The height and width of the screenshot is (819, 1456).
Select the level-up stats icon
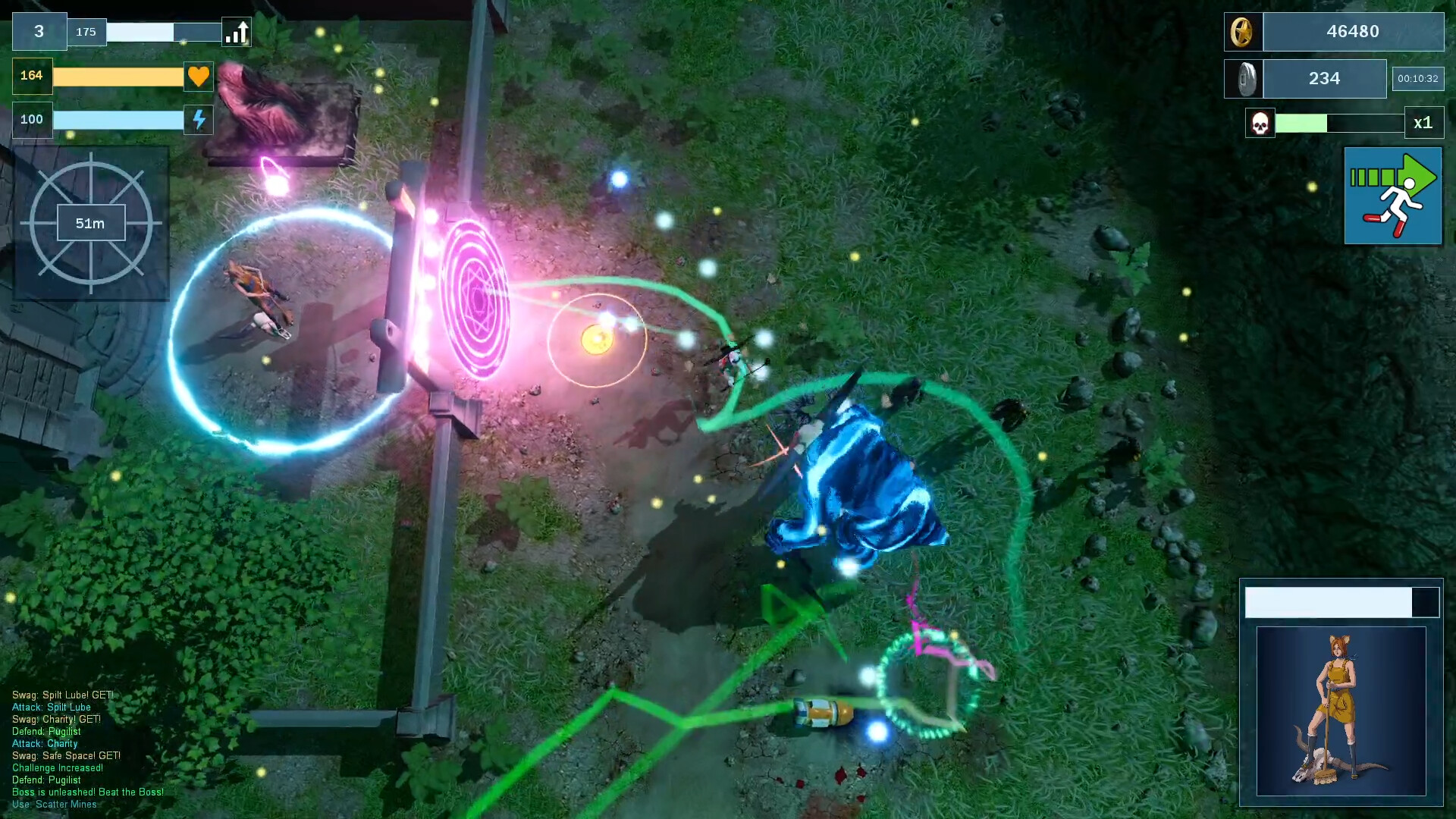[236, 32]
